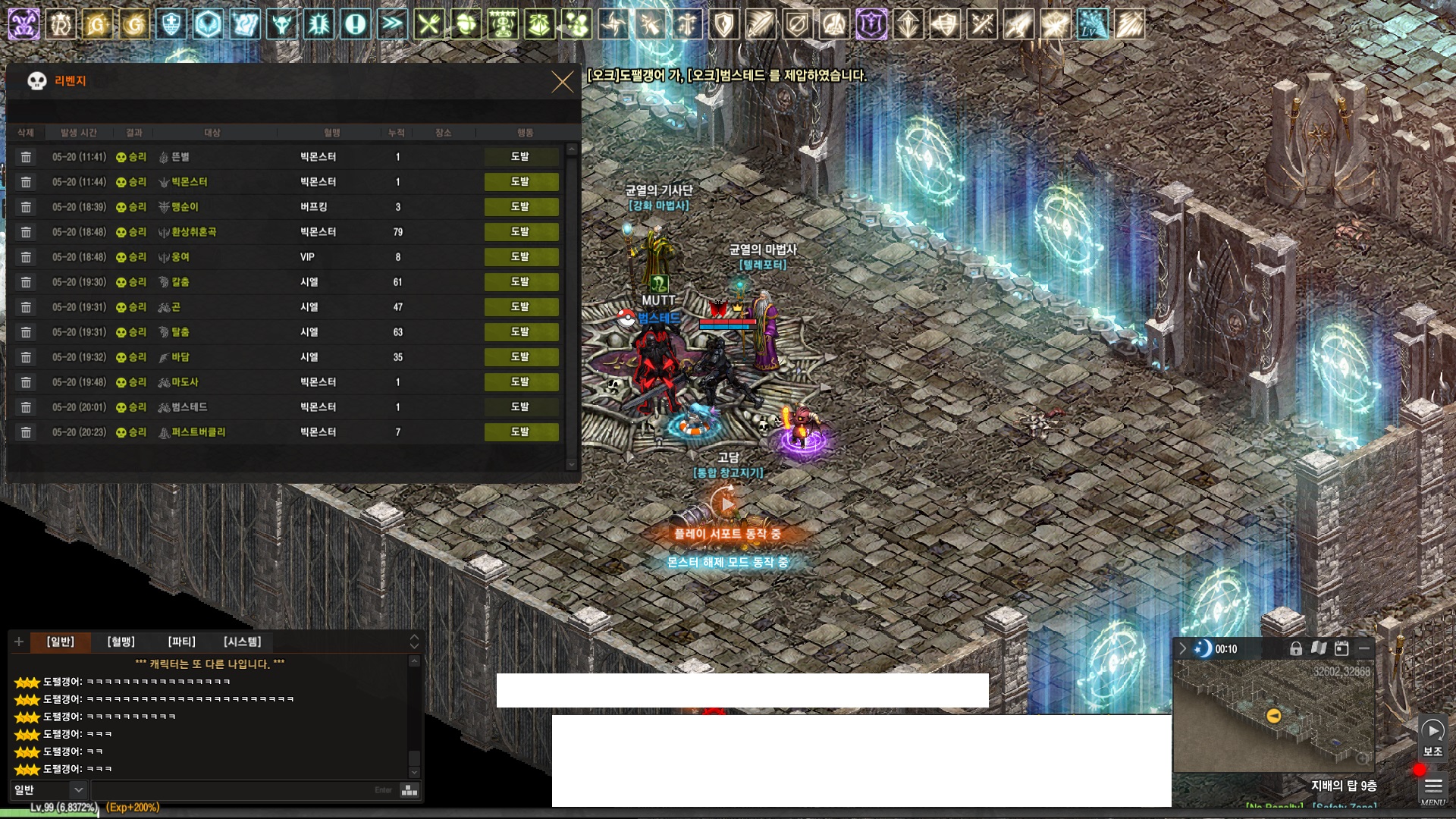Screen dimensions: 1456x819
Task: Delete the 뜬별 revenge entry with trash icon
Action: pyautogui.click(x=26, y=157)
